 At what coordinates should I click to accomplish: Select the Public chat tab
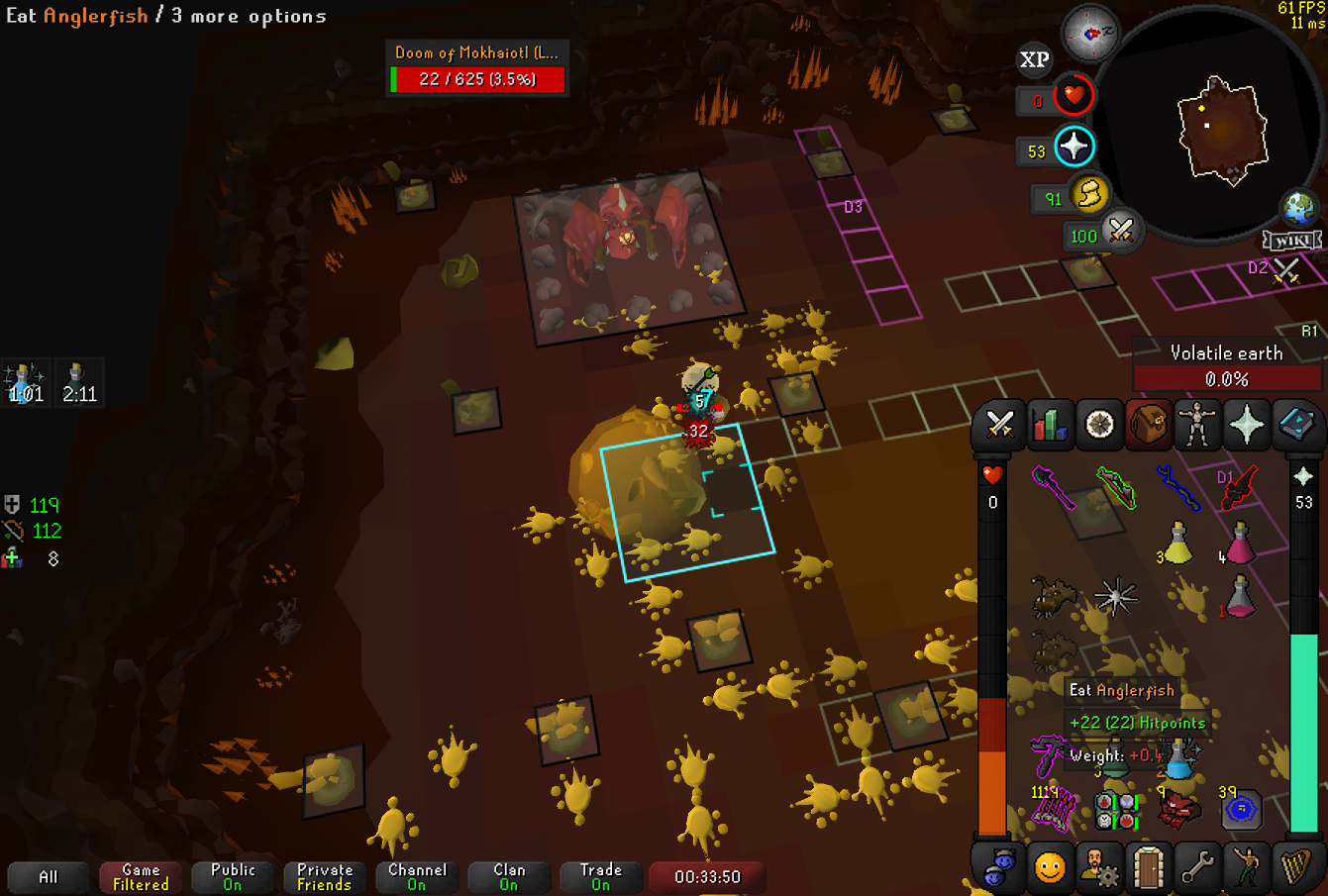coord(233,877)
